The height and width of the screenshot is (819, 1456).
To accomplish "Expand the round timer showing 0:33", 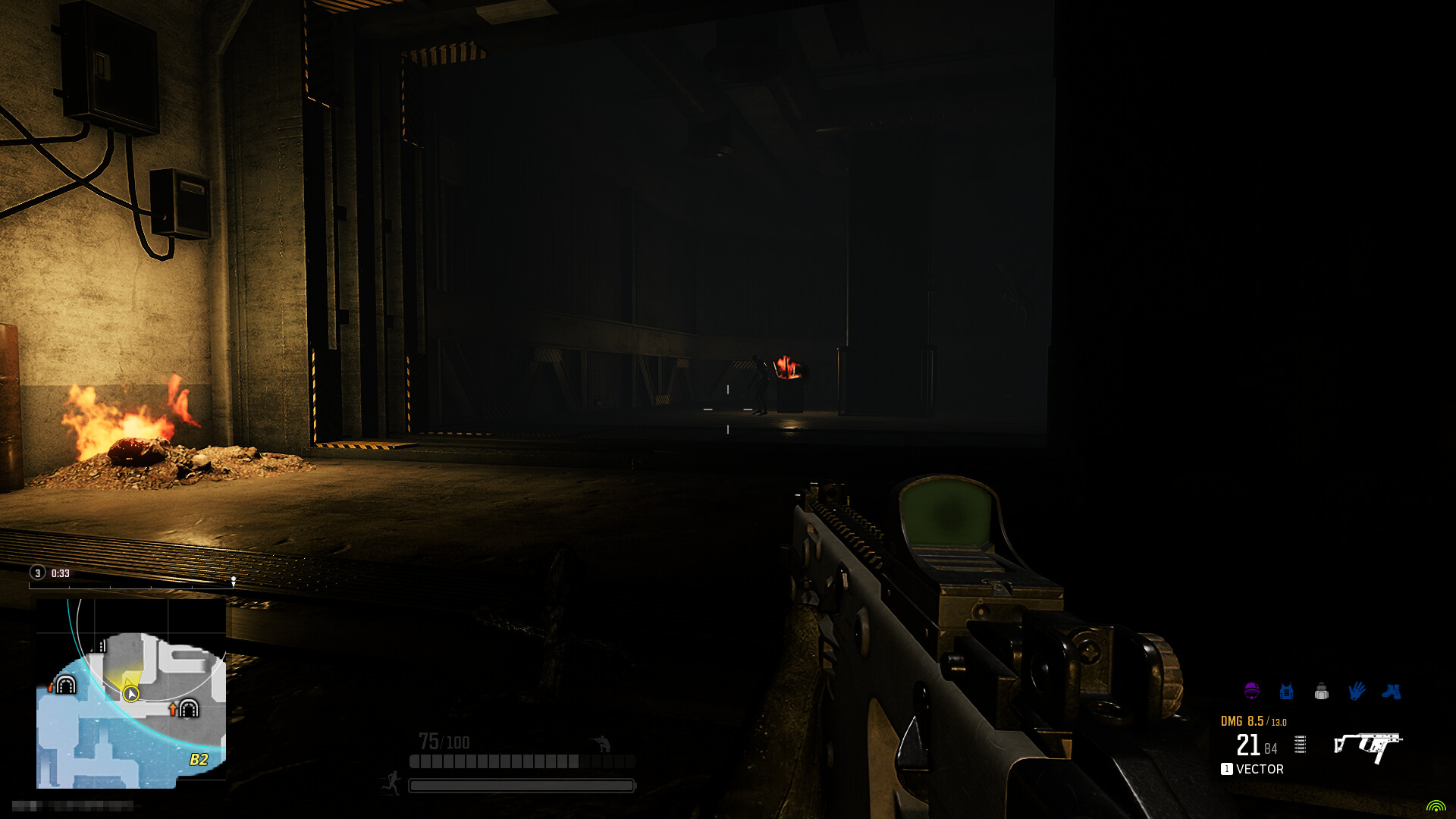I will [x=60, y=573].
